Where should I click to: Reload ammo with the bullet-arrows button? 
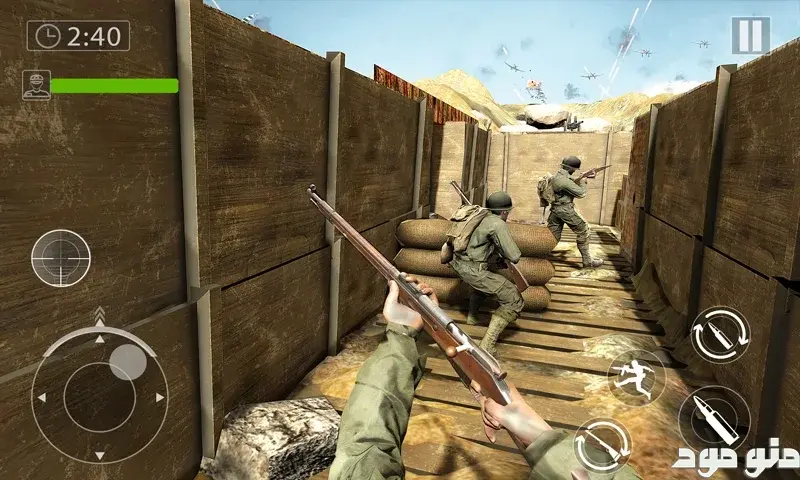(x=719, y=334)
